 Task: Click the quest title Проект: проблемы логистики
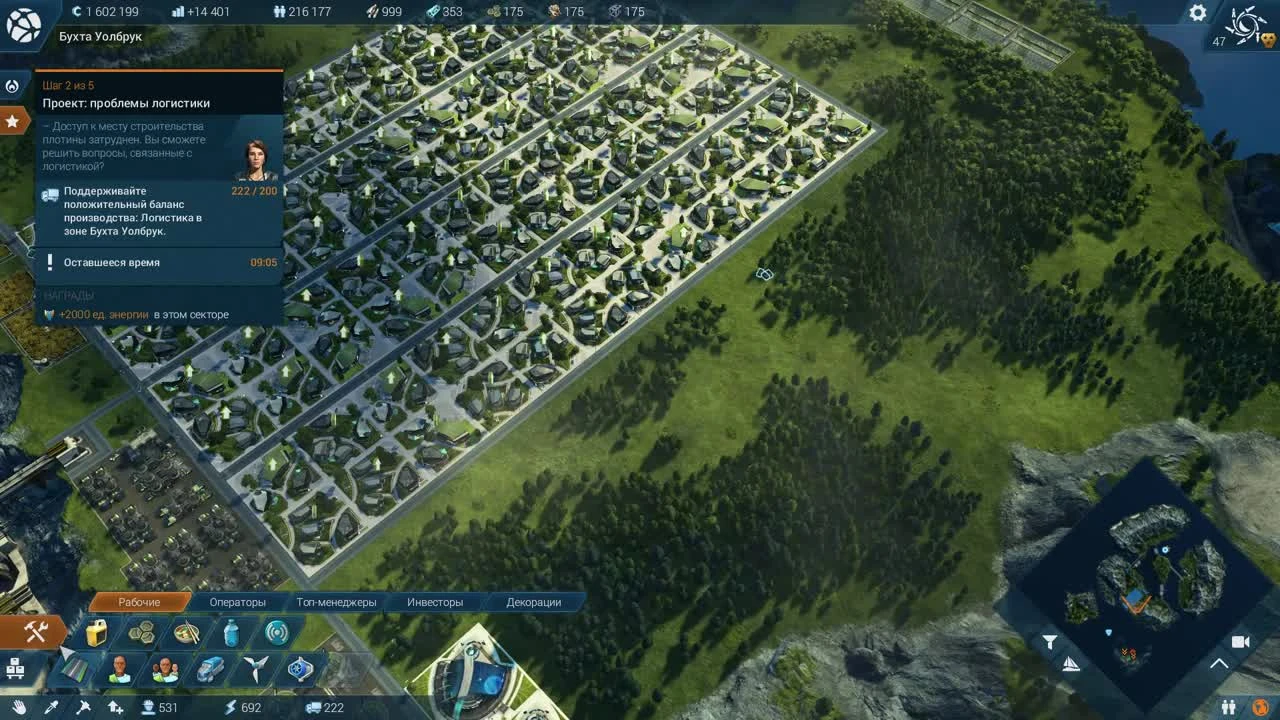(123, 103)
